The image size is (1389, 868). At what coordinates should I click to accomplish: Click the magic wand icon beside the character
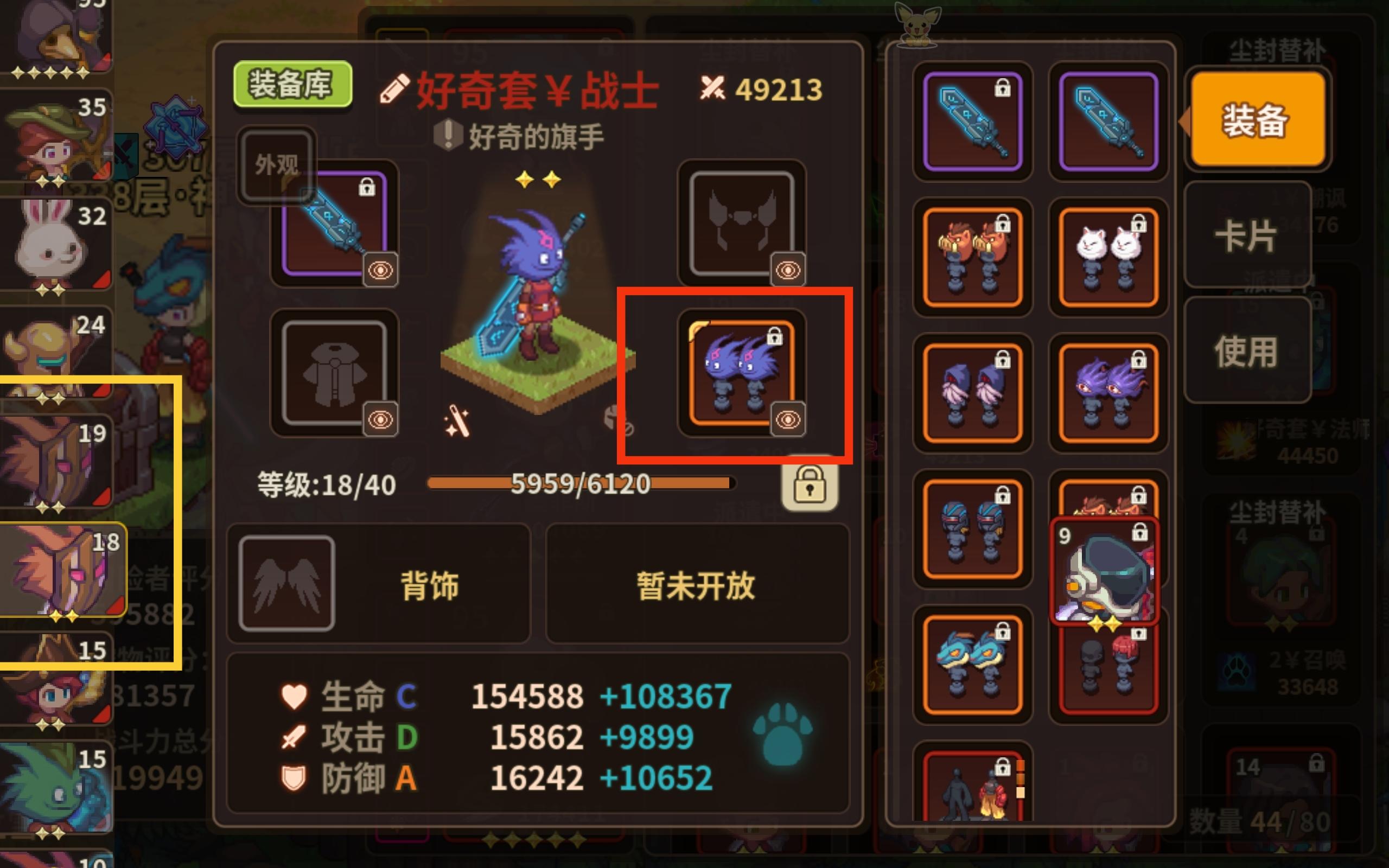pyautogui.click(x=457, y=423)
